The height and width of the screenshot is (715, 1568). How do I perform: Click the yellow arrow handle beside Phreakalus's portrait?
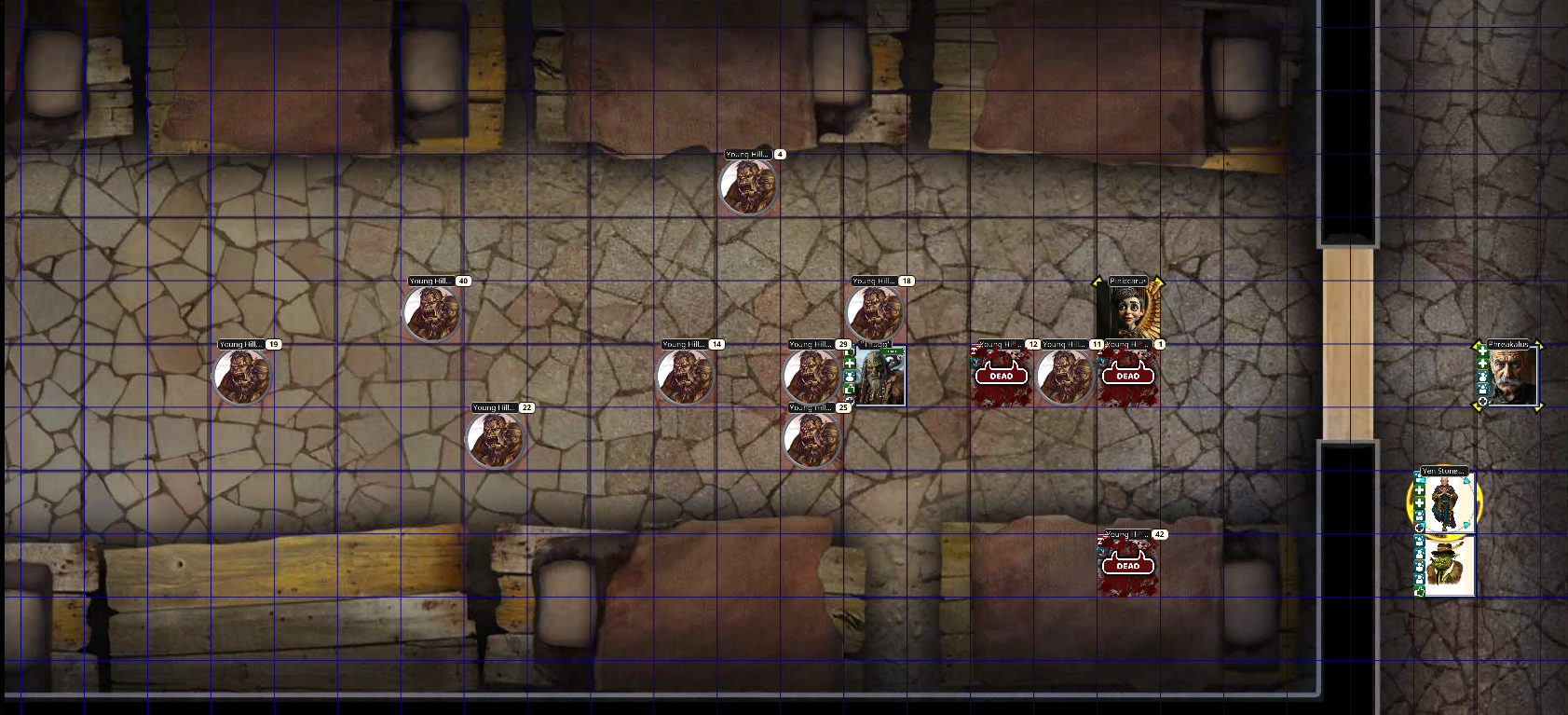tap(1540, 343)
